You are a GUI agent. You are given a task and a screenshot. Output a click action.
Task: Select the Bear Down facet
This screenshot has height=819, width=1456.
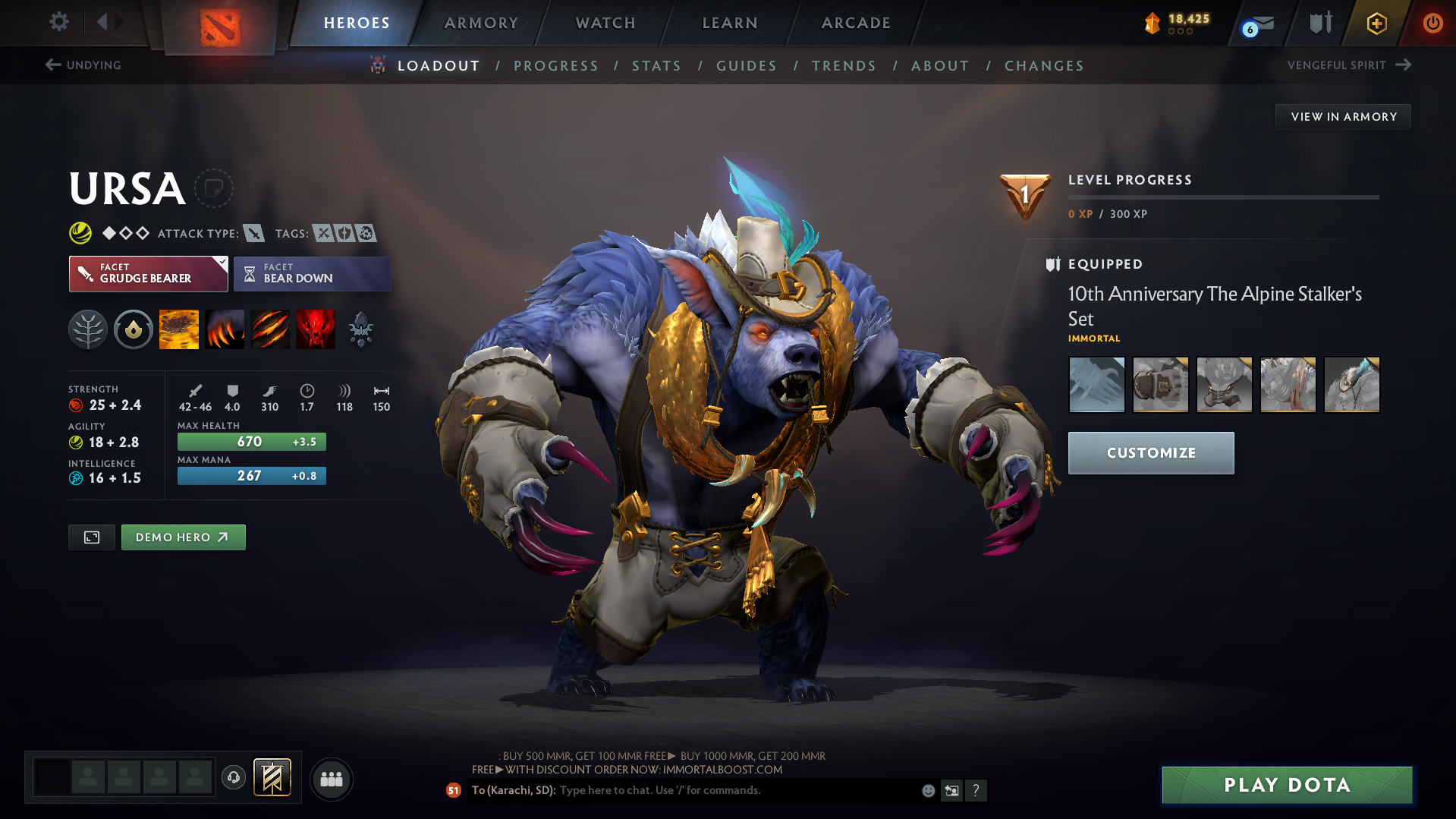[312, 274]
